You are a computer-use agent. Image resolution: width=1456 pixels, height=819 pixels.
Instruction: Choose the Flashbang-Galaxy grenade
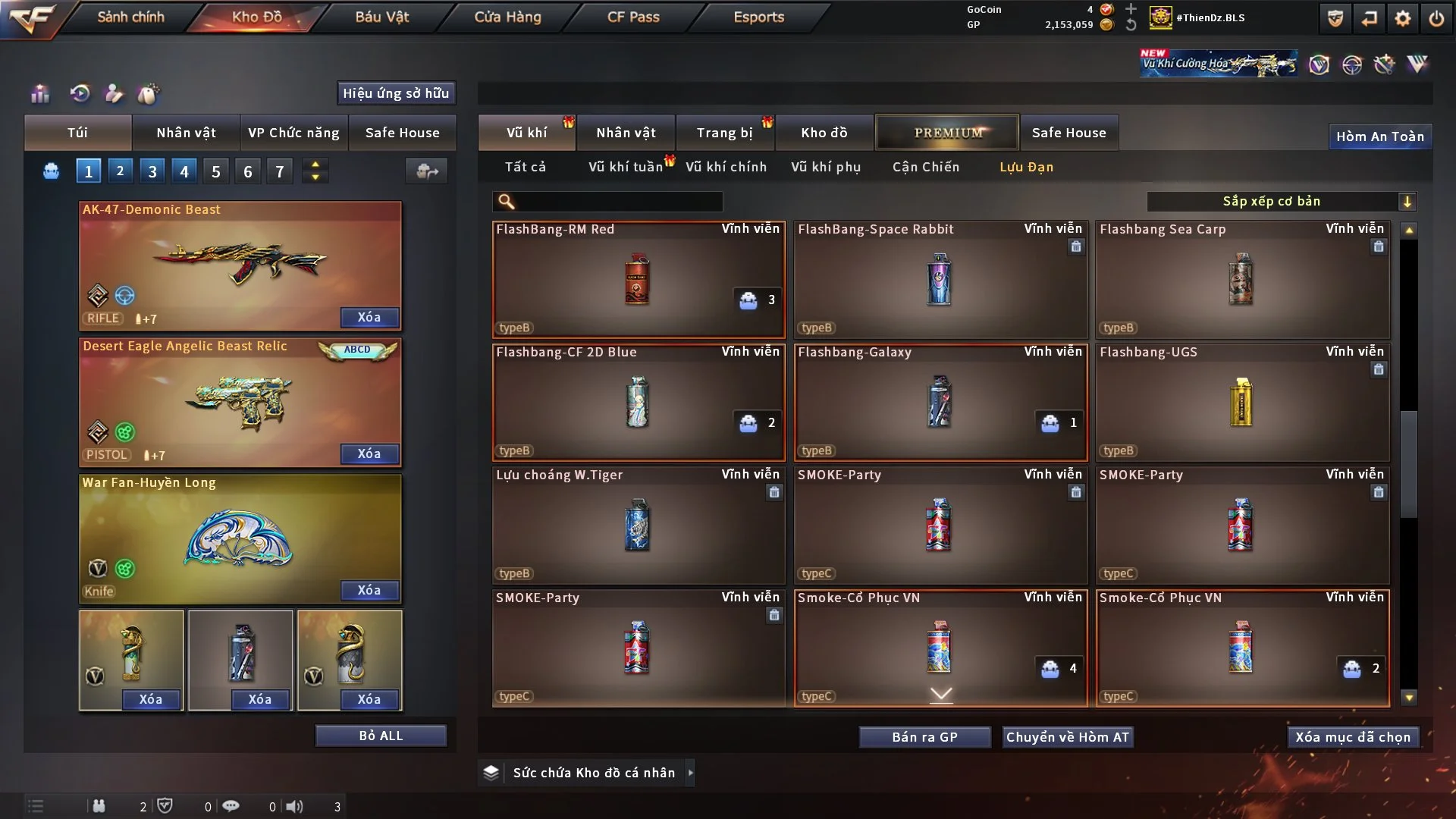[940, 402]
